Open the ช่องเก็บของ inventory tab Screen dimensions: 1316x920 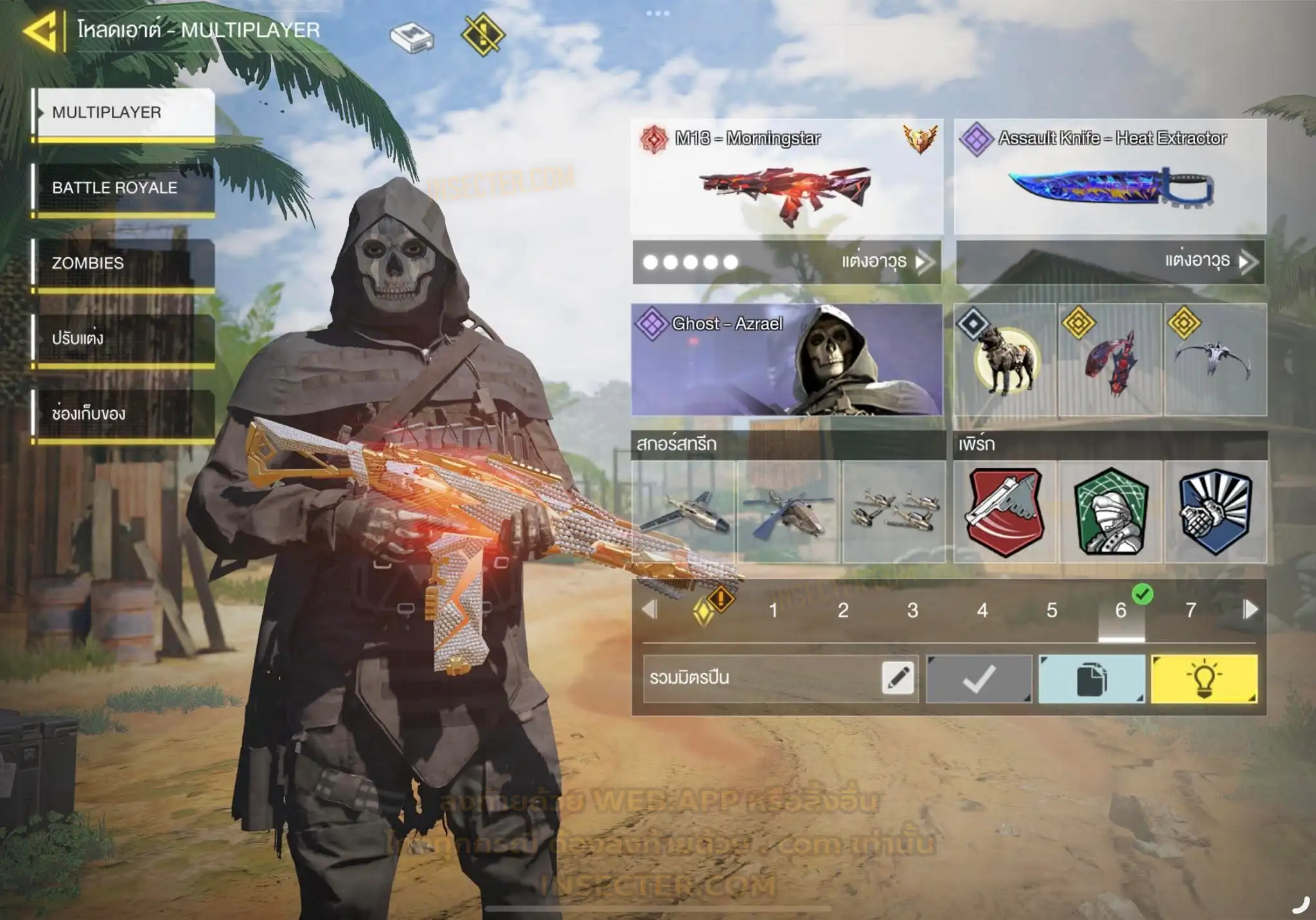pyautogui.click(x=123, y=413)
